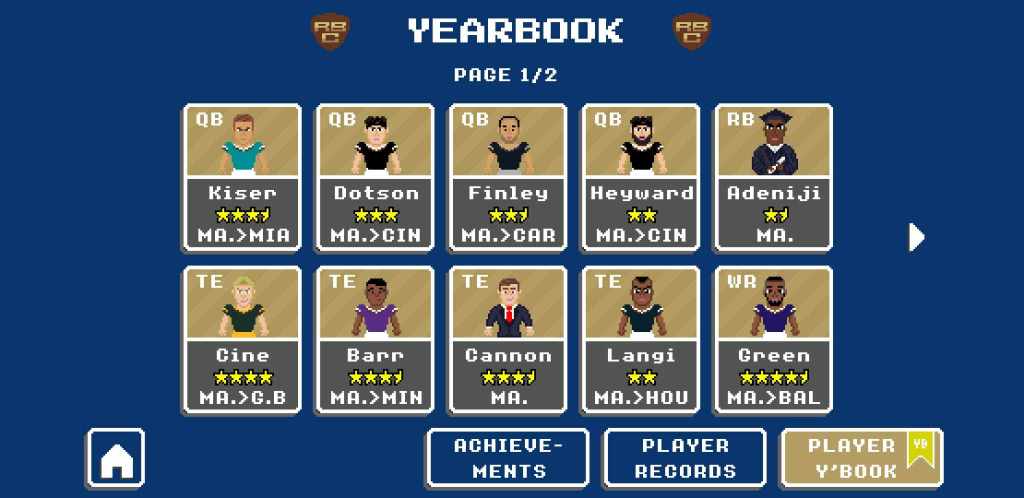Select Cannon's suited tight end card

(x=508, y=339)
